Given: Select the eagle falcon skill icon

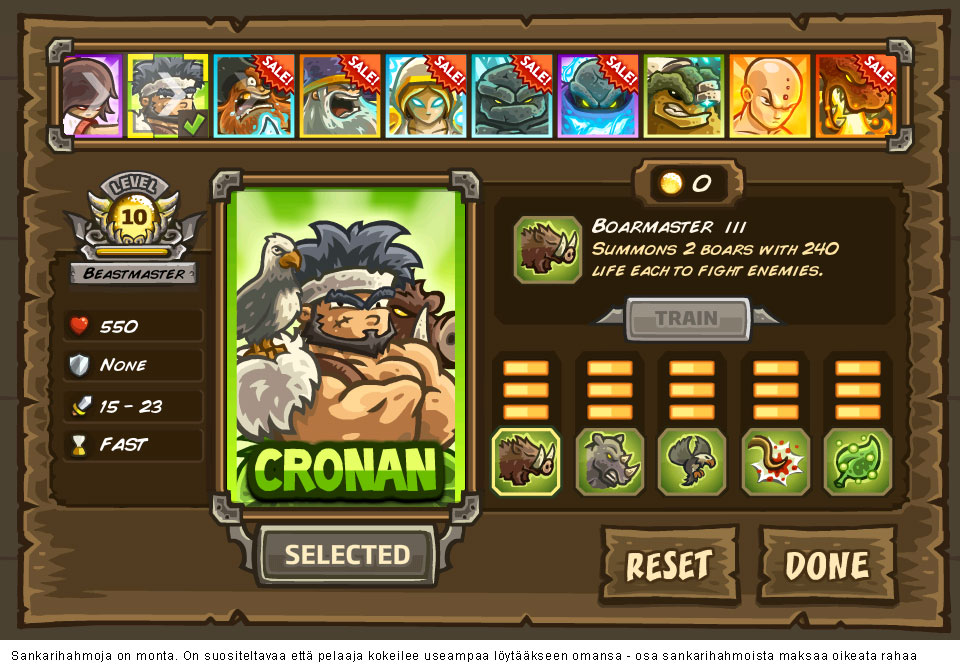Looking at the screenshot, I should [692, 461].
